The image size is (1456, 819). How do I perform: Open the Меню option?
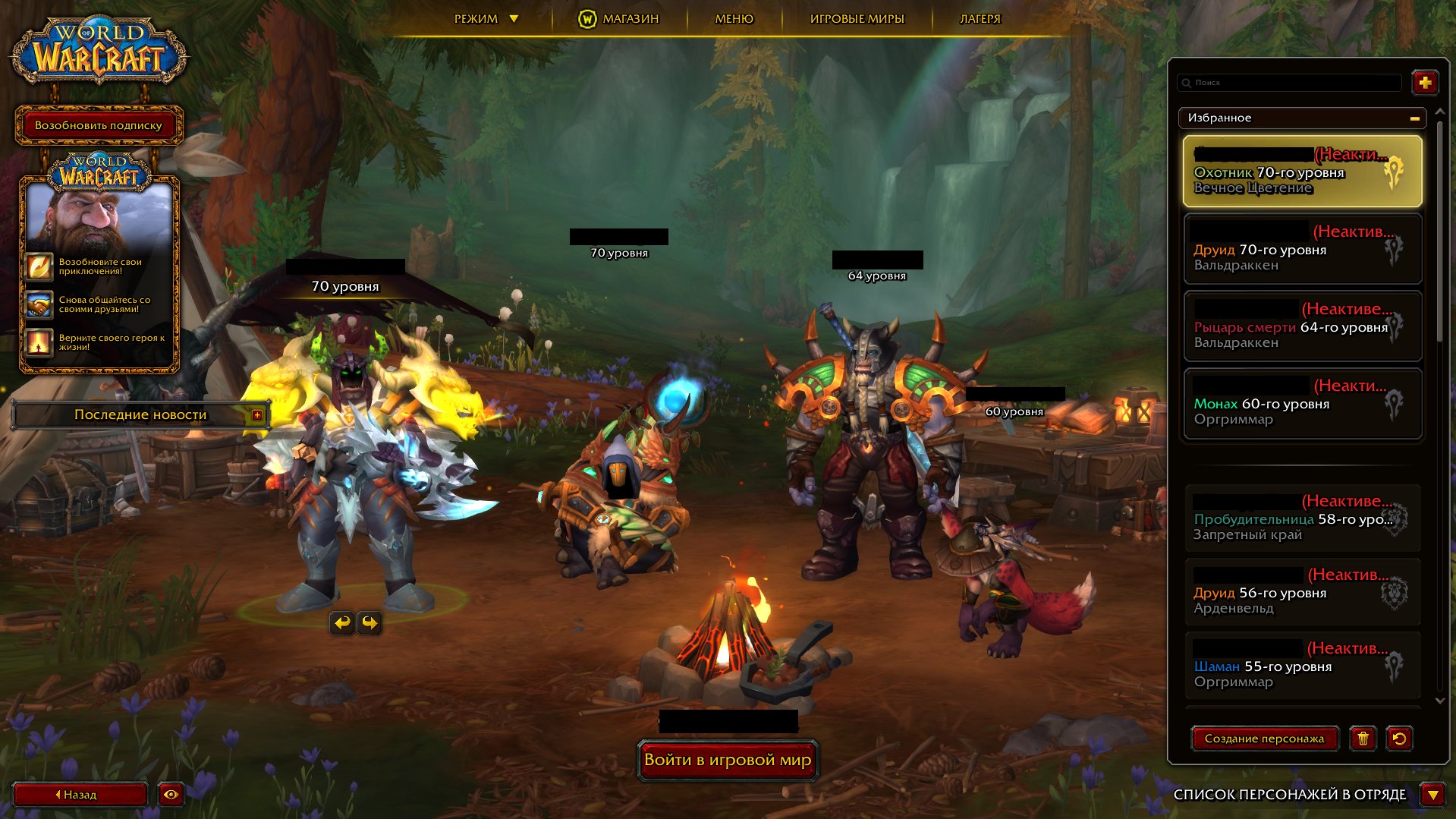(x=734, y=19)
